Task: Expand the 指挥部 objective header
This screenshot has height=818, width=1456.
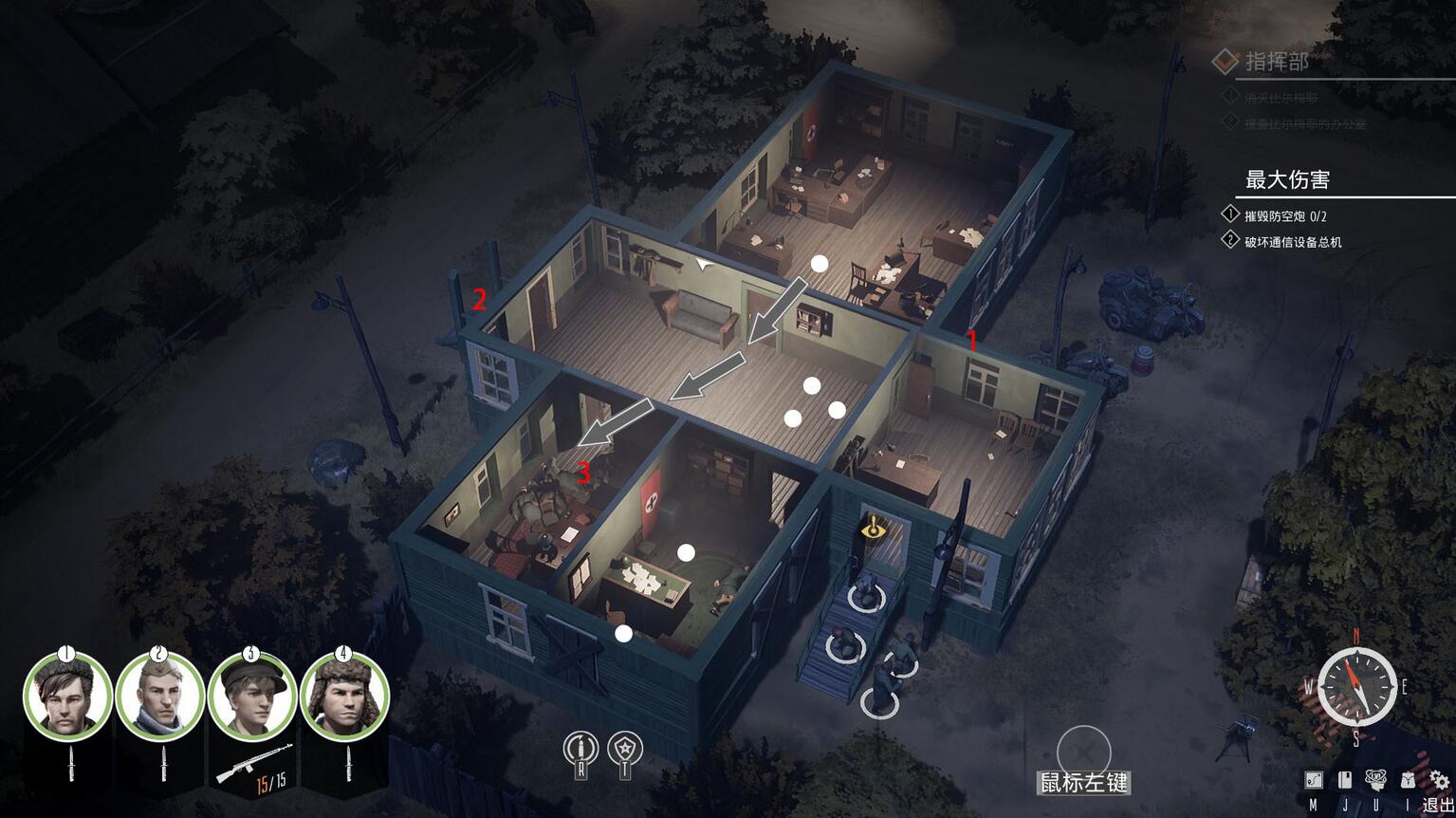Action: click(1277, 62)
